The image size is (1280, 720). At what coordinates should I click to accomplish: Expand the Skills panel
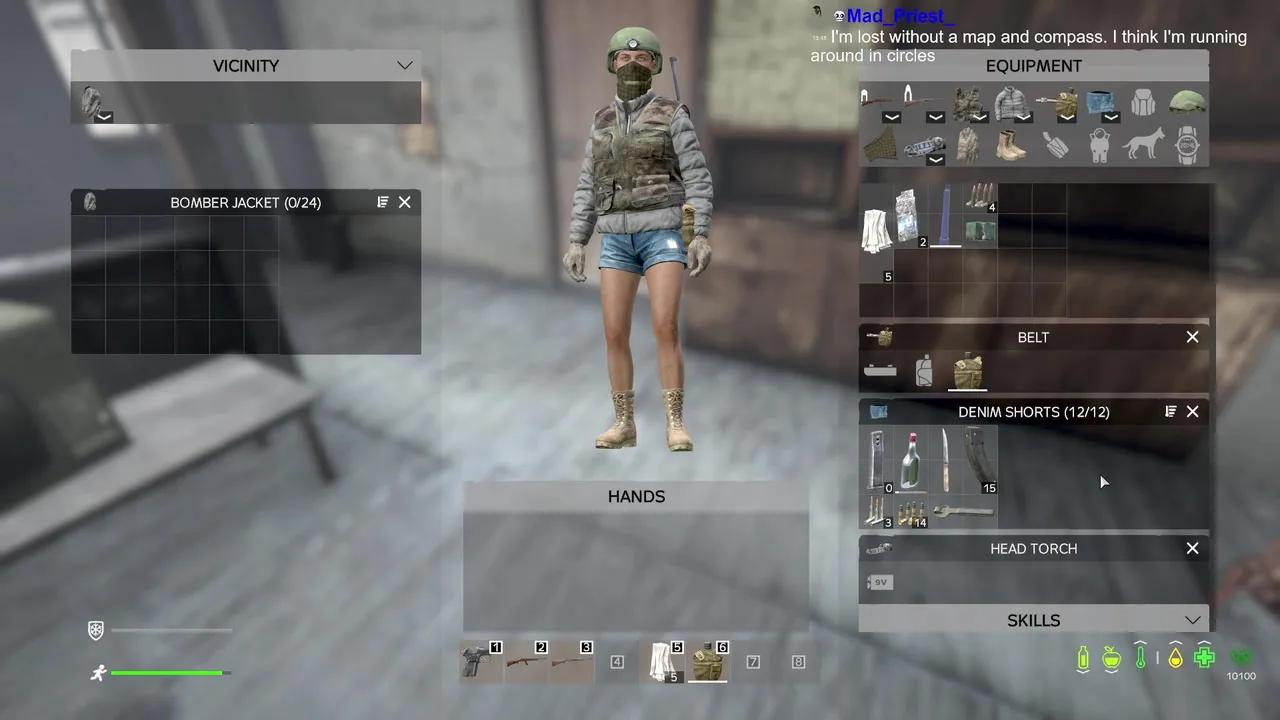[1192, 620]
